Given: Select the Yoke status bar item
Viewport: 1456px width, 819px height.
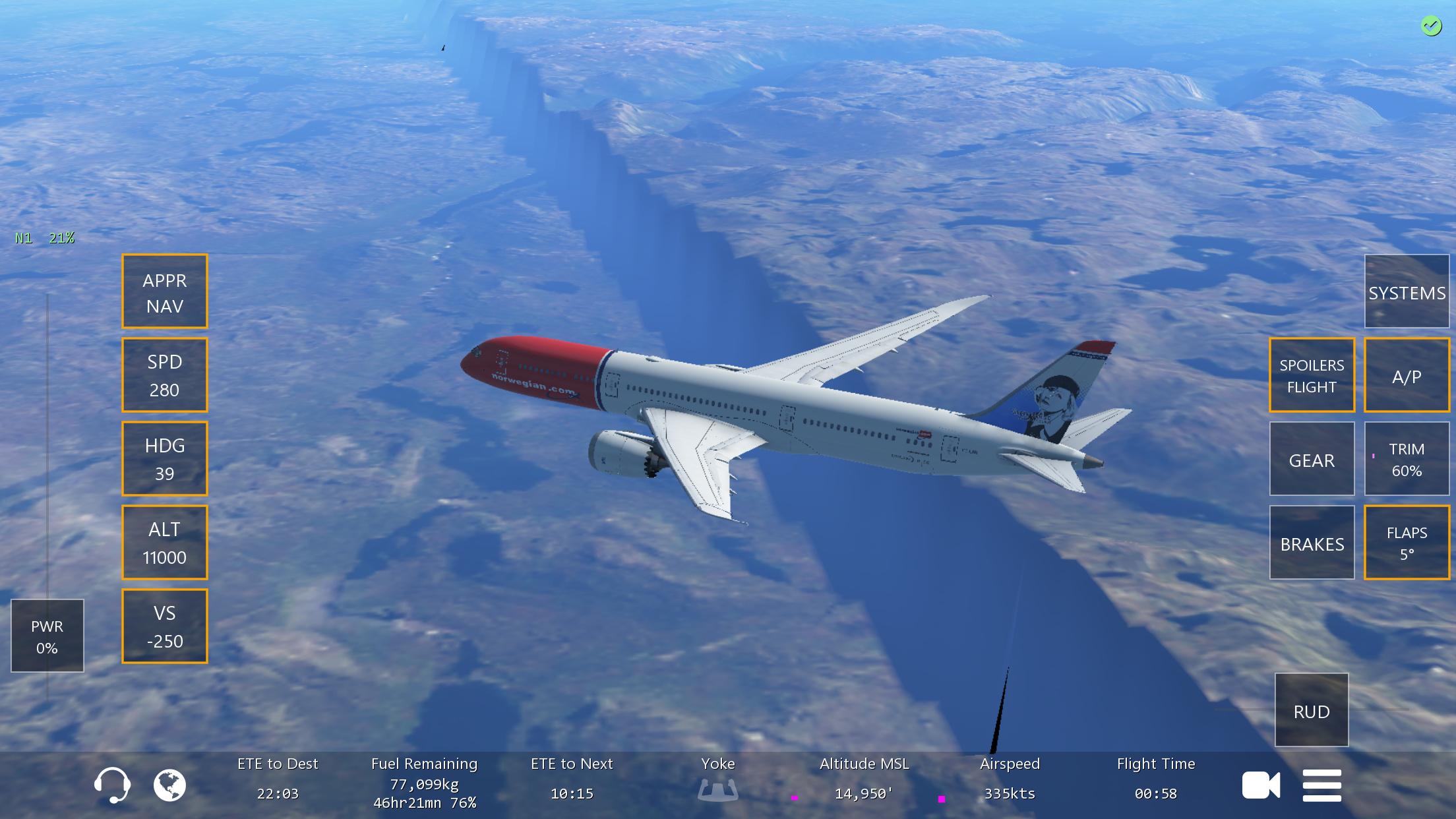Looking at the screenshot, I should click(717, 781).
